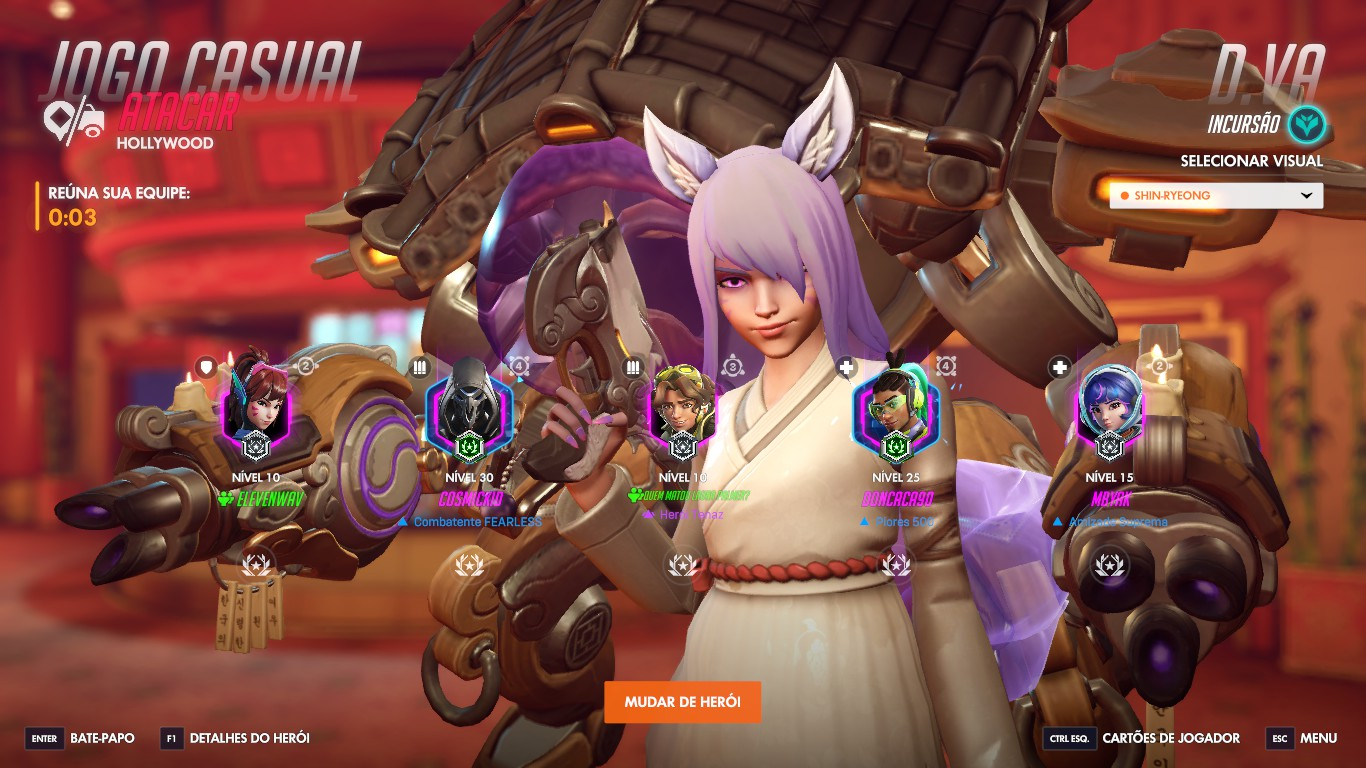
Task: Open Cartões de Jogador
Action: (x=1141, y=739)
